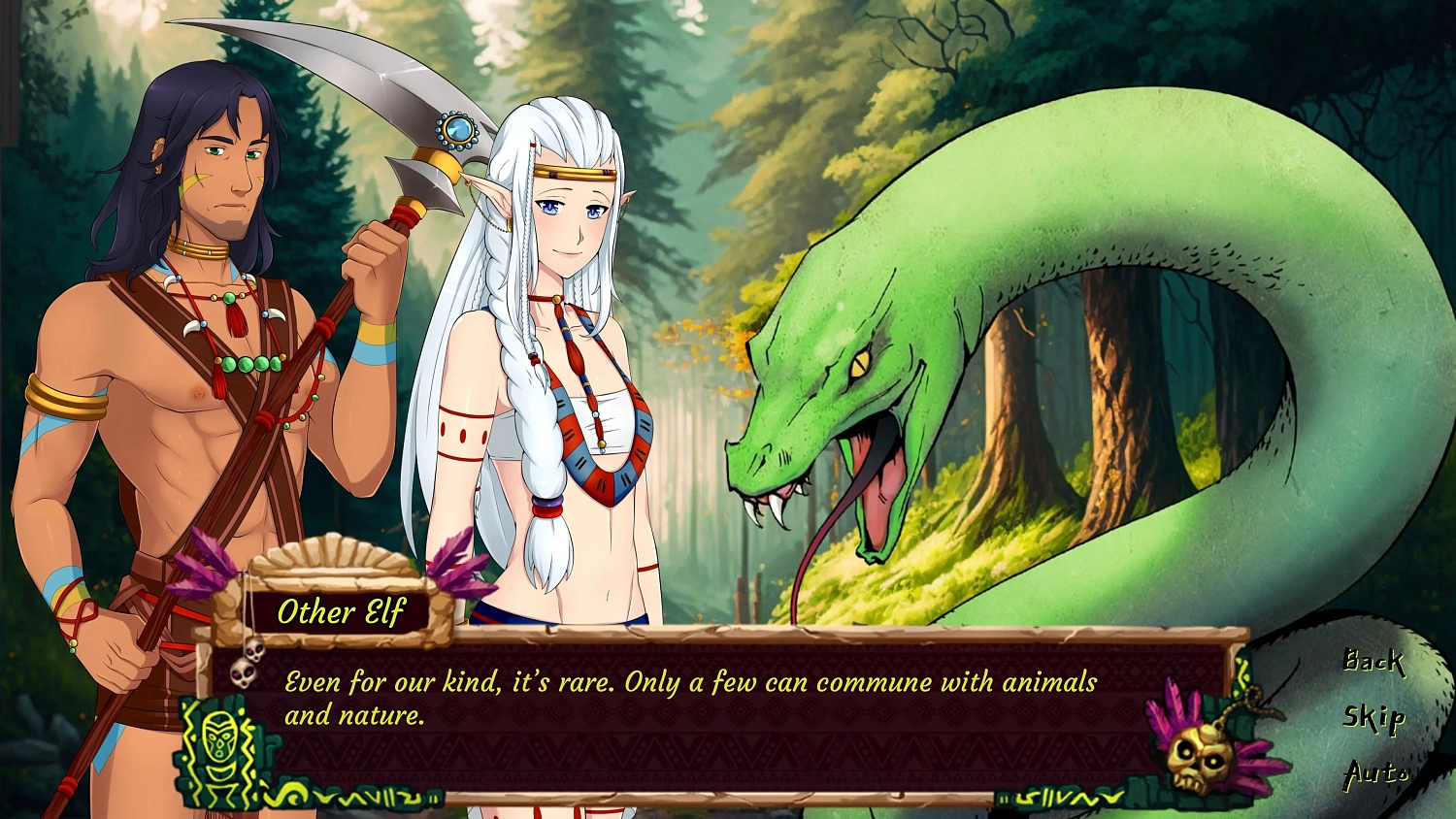Expand the dialogue history with Back
Viewport: 1456px width, 819px height.
(1373, 665)
